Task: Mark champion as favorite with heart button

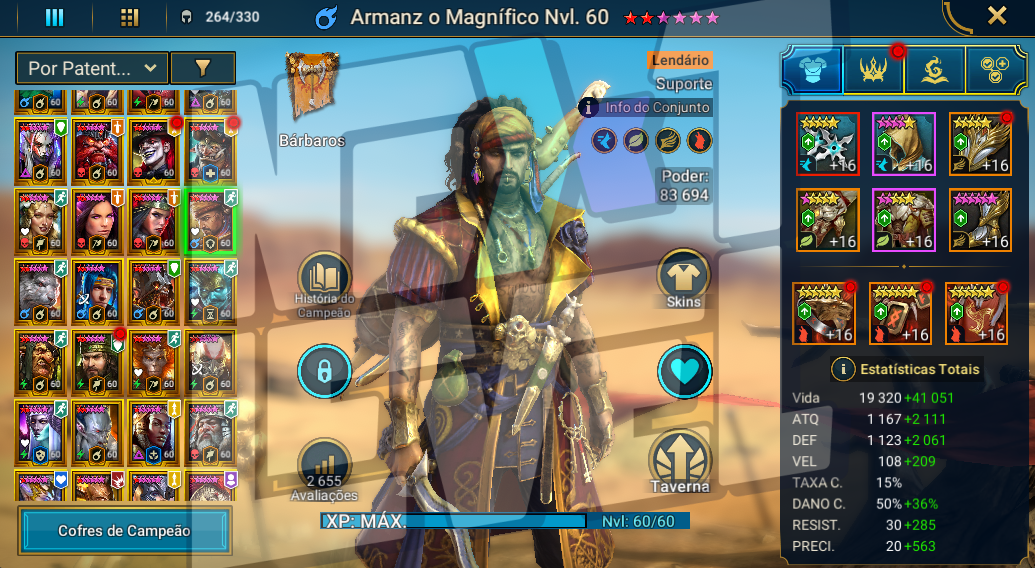Action: tap(684, 371)
